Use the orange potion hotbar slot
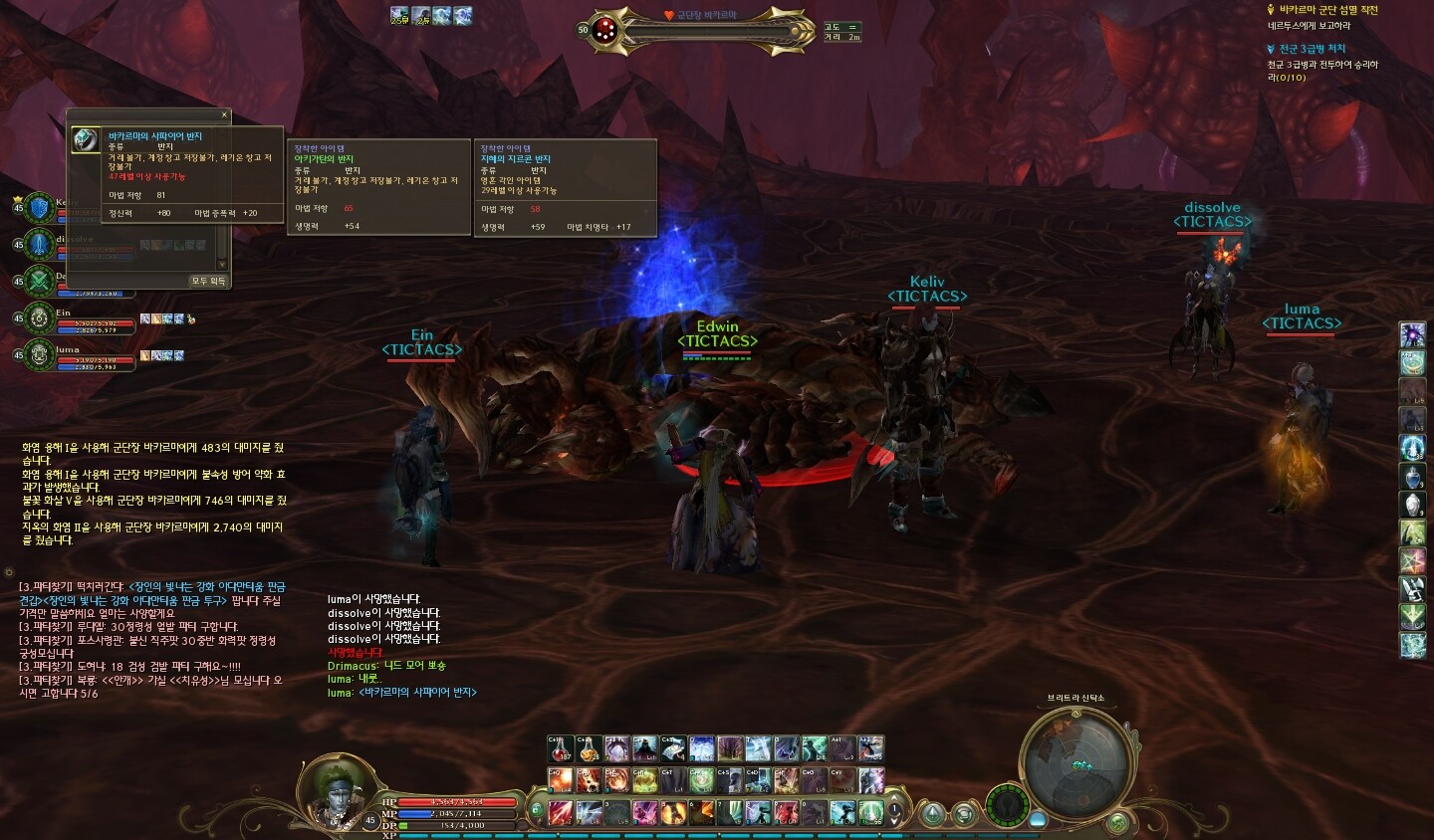The image size is (1434, 840). (589, 749)
